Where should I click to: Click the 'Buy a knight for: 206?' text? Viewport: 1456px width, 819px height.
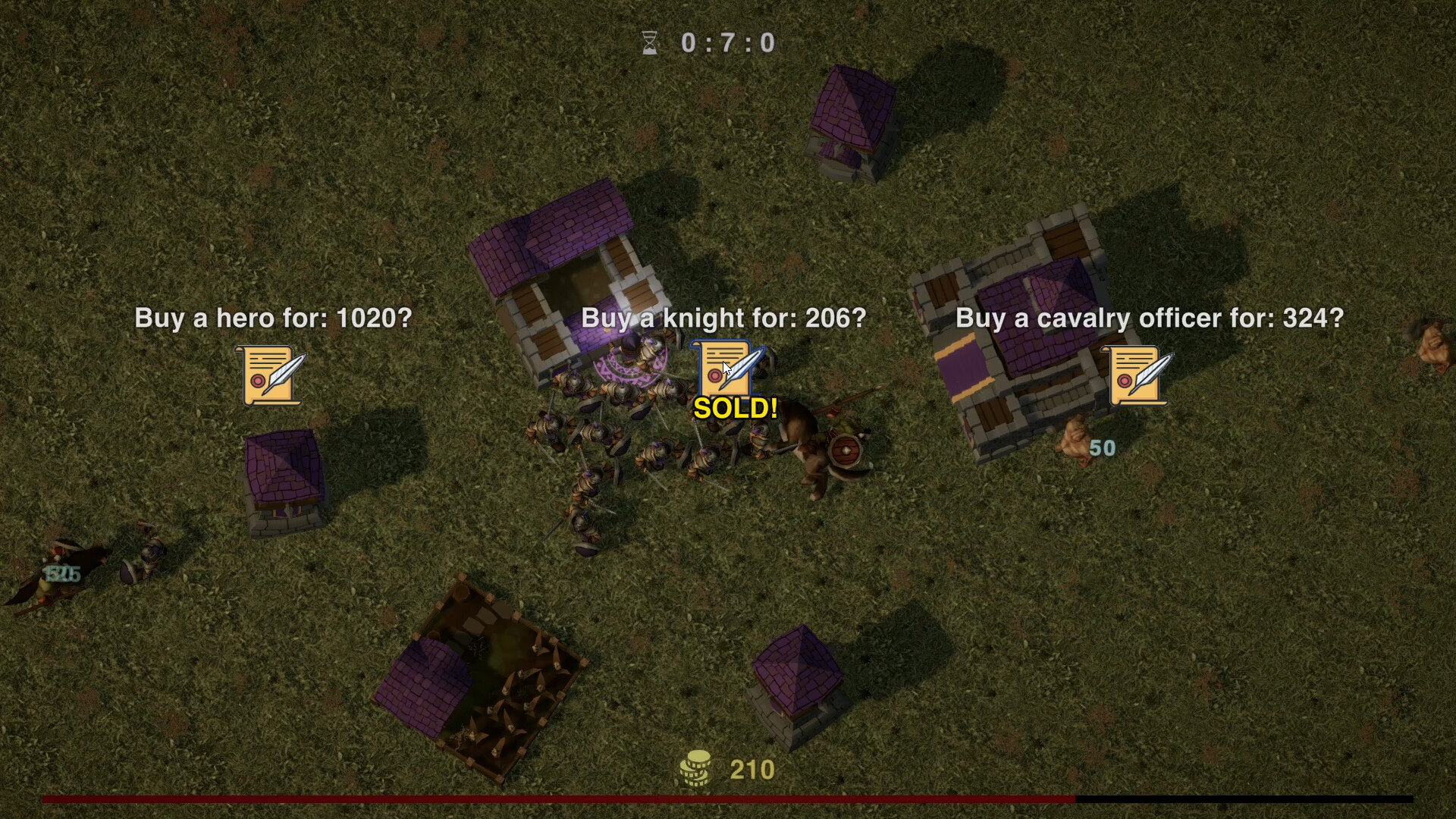pyautogui.click(x=724, y=318)
